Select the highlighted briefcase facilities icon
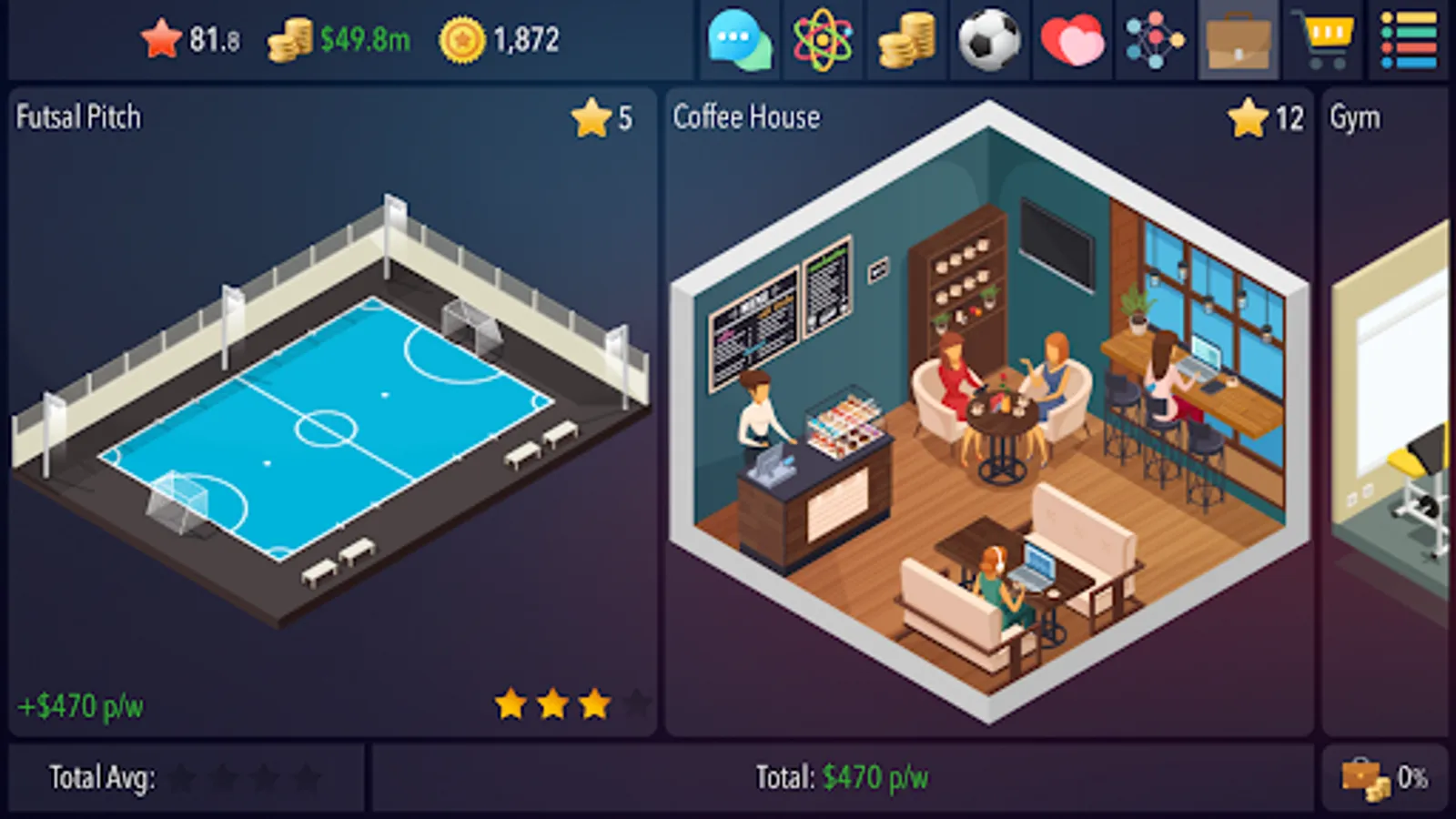The image size is (1456, 819). click(1236, 40)
